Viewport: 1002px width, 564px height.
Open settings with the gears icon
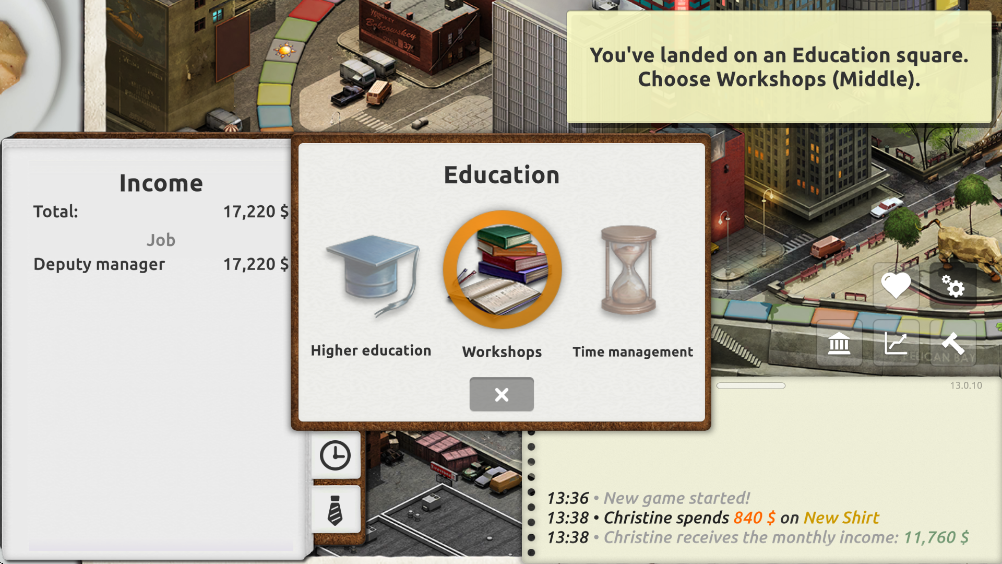(953, 287)
